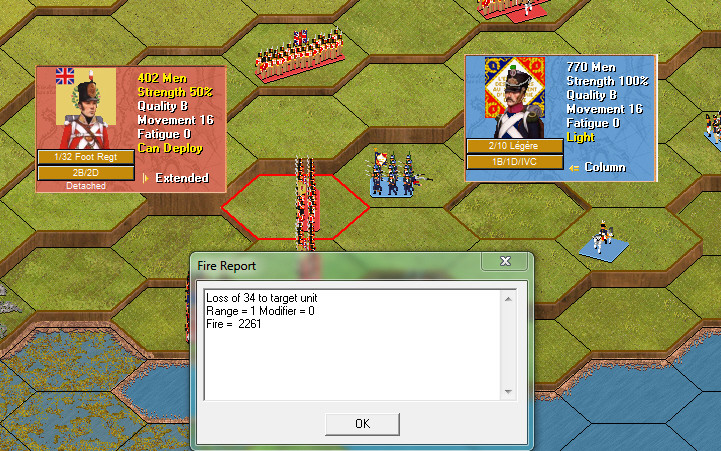
Task: Select the French light infantry portrait
Action: [514, 97]
